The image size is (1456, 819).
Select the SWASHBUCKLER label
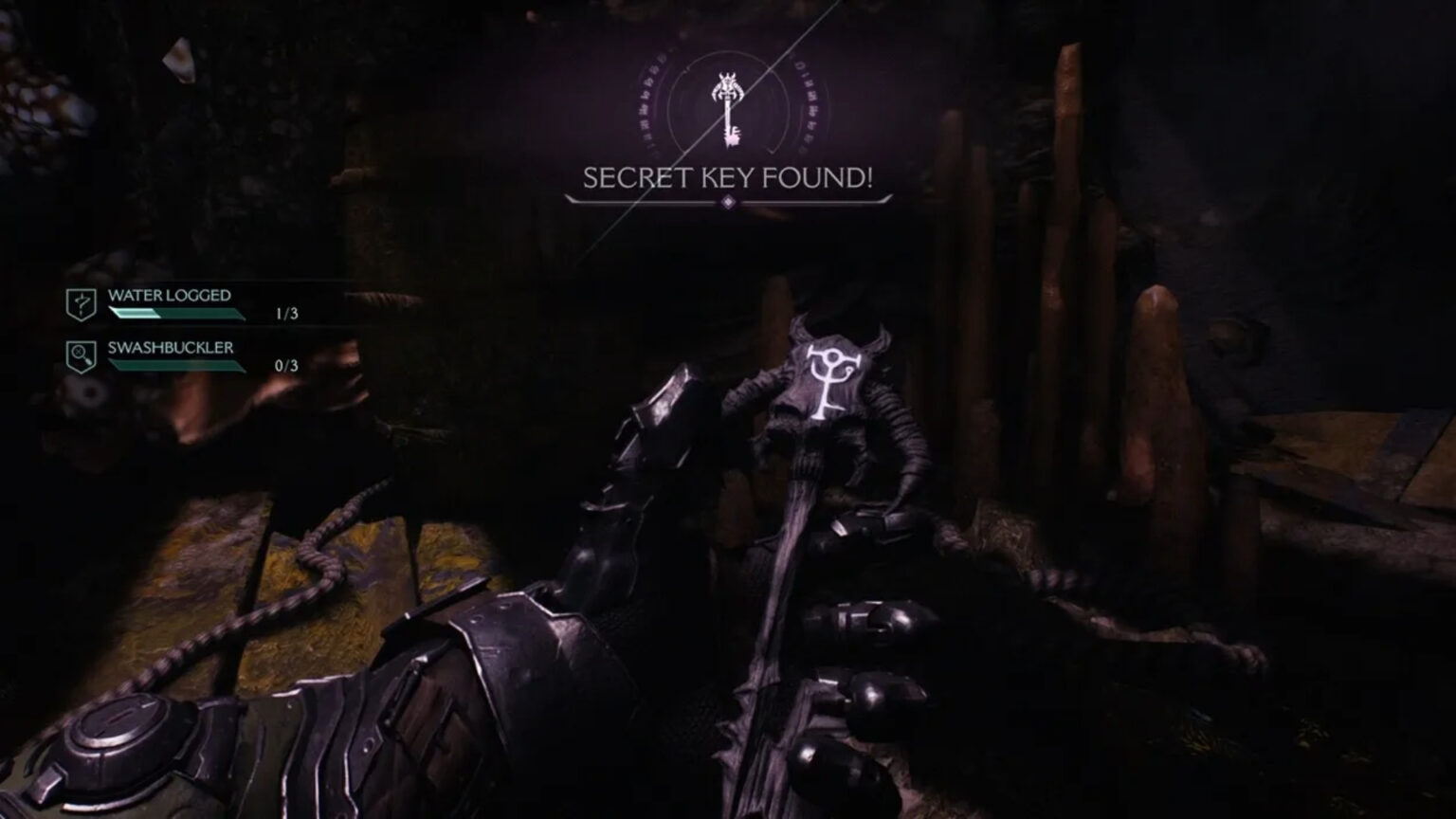coord(171,349)
